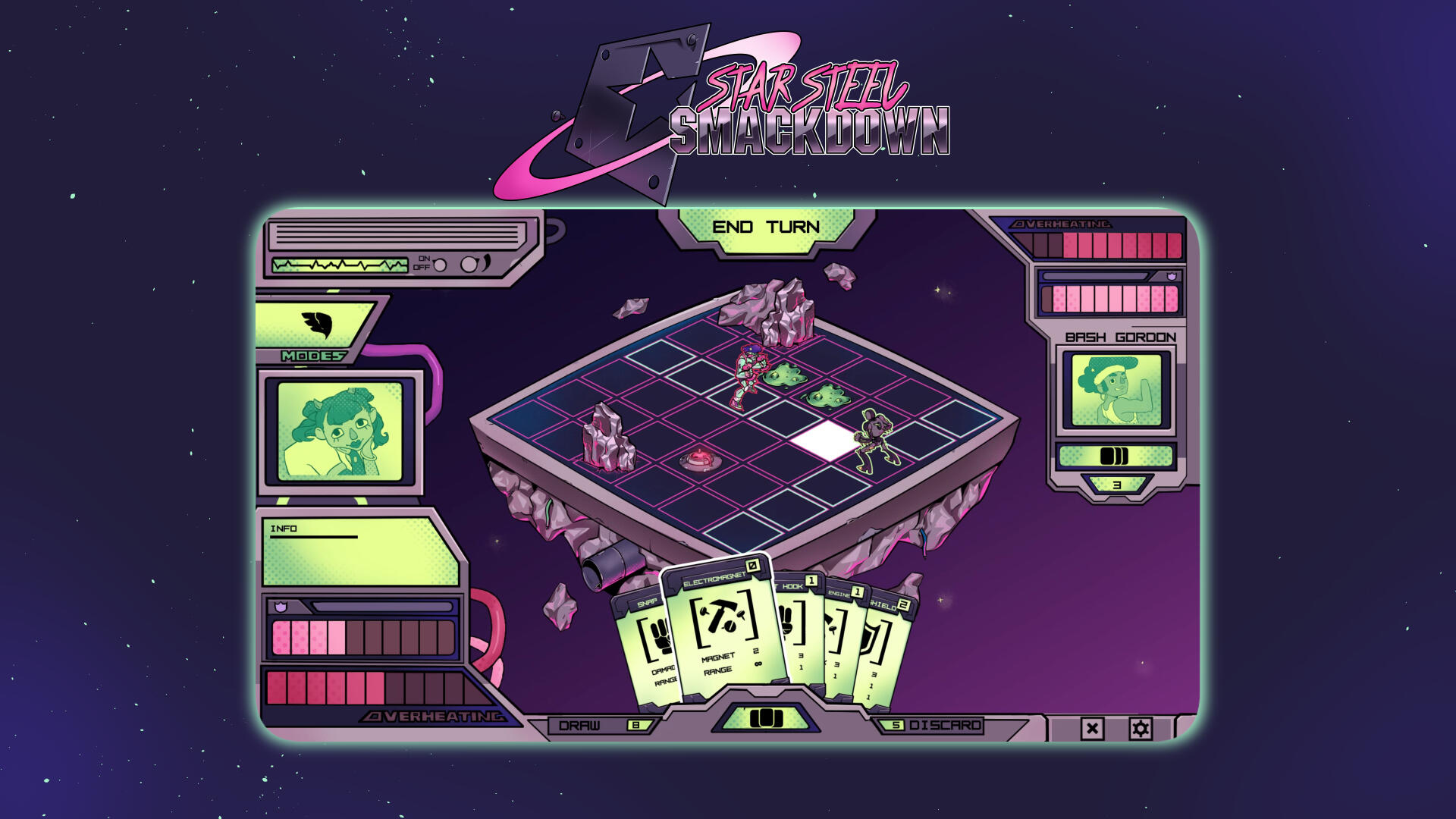Click the Bash Gordon portrait
The width and height of the screenshot is (1456, 819).
pyautogui.click(x=1116, y=389)
